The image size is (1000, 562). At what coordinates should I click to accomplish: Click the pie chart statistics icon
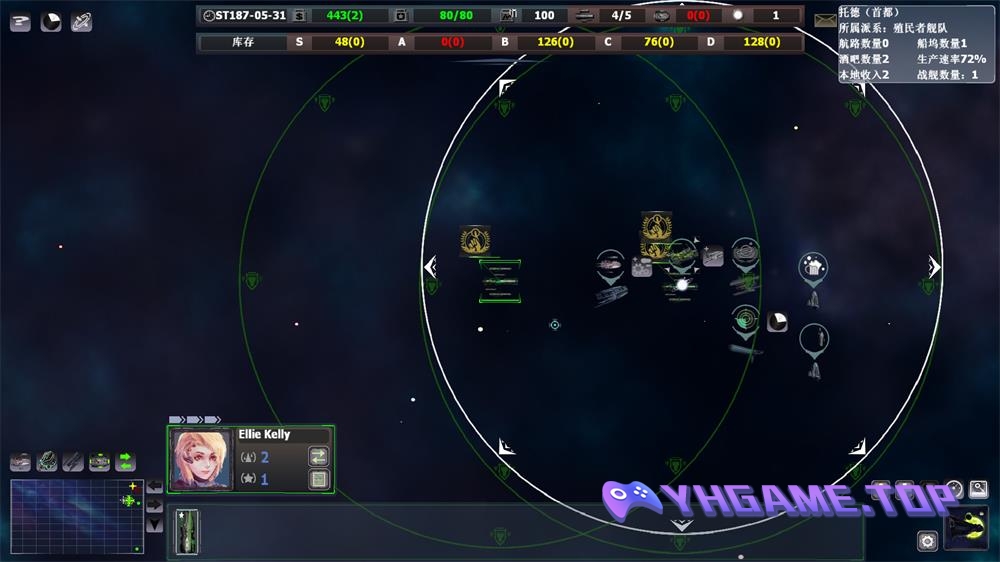(51, 22)
